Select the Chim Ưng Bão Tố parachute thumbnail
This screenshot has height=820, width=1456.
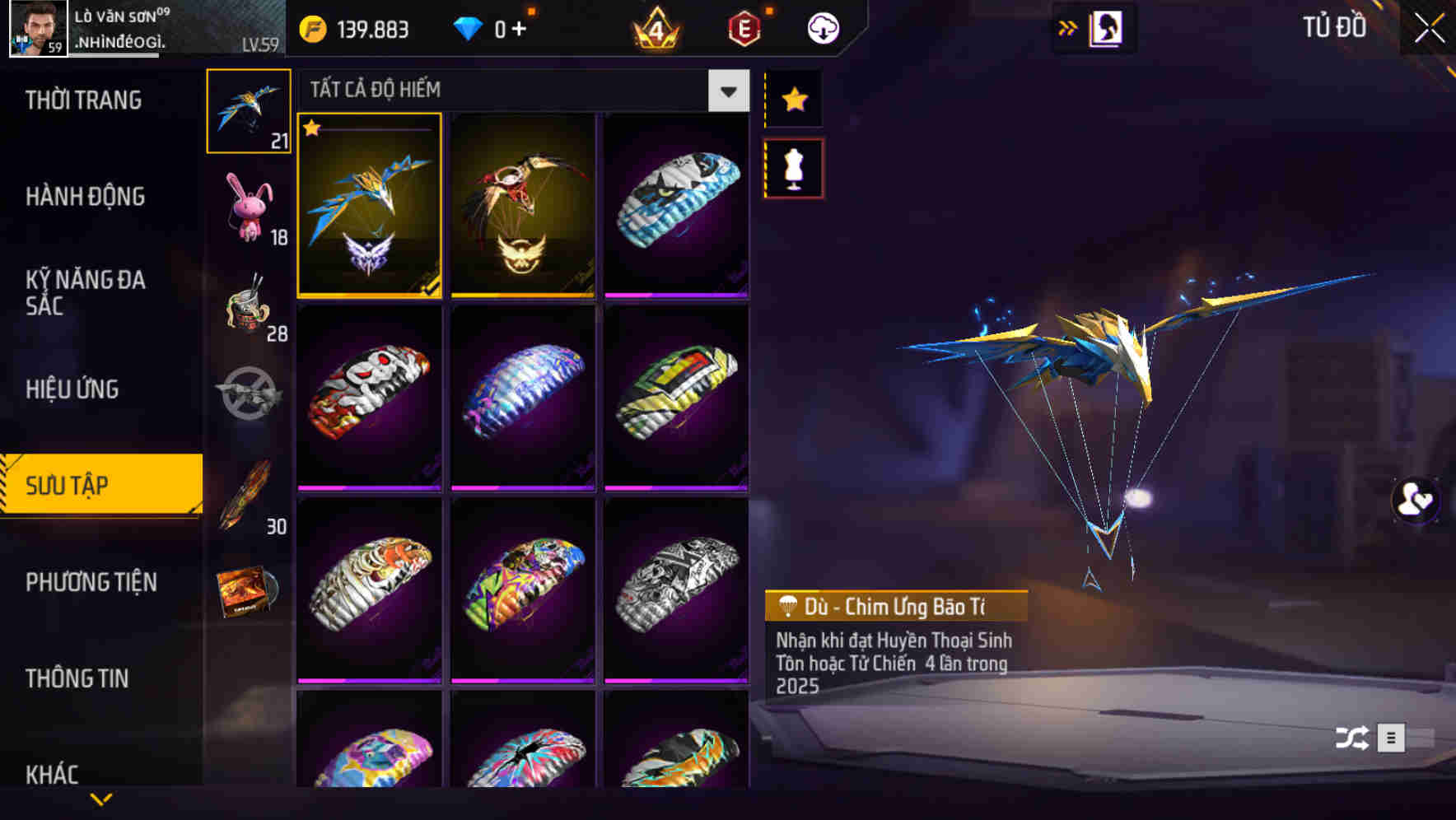pos(369,207)
